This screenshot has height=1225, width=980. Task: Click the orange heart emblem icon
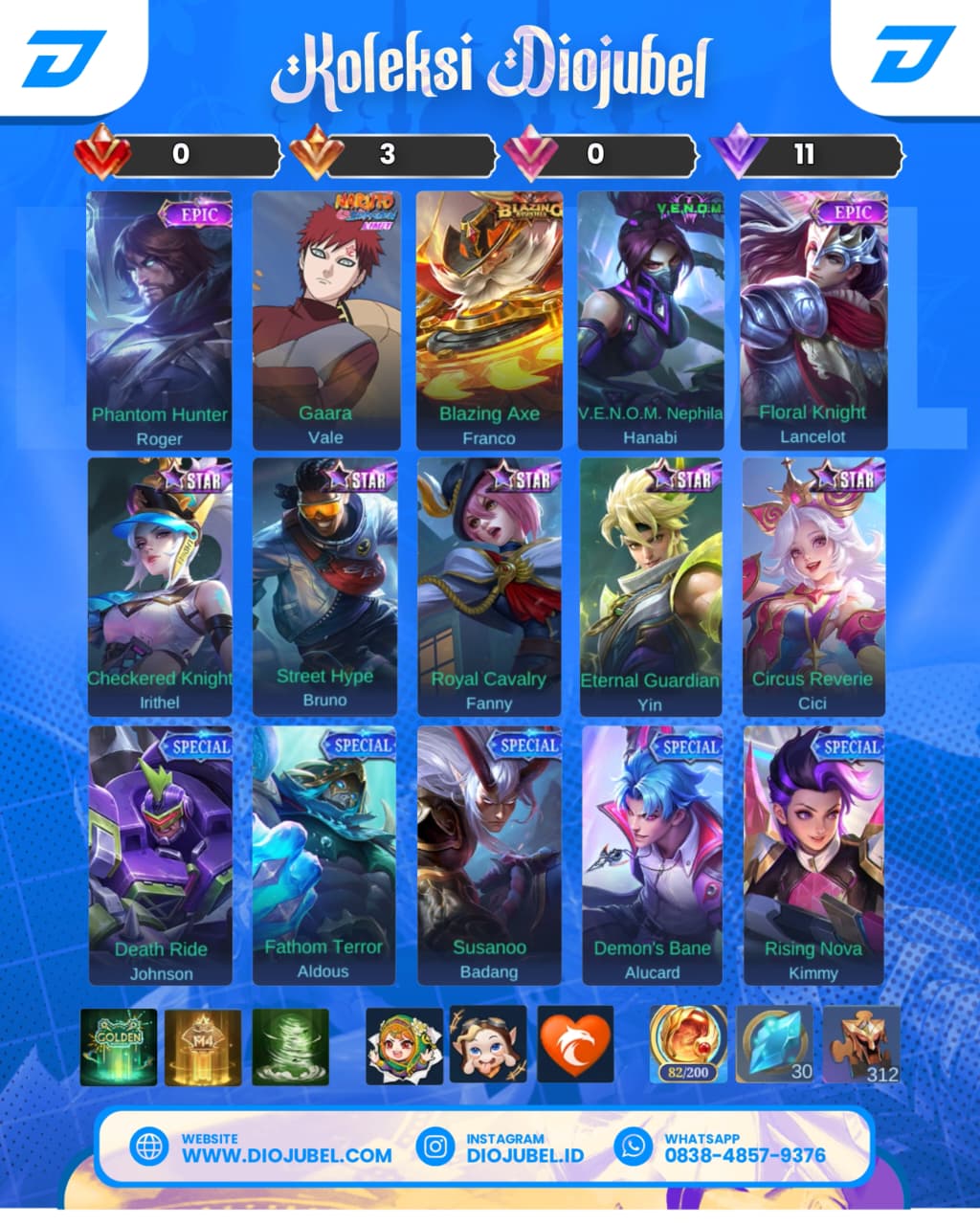pos(575,1044)
